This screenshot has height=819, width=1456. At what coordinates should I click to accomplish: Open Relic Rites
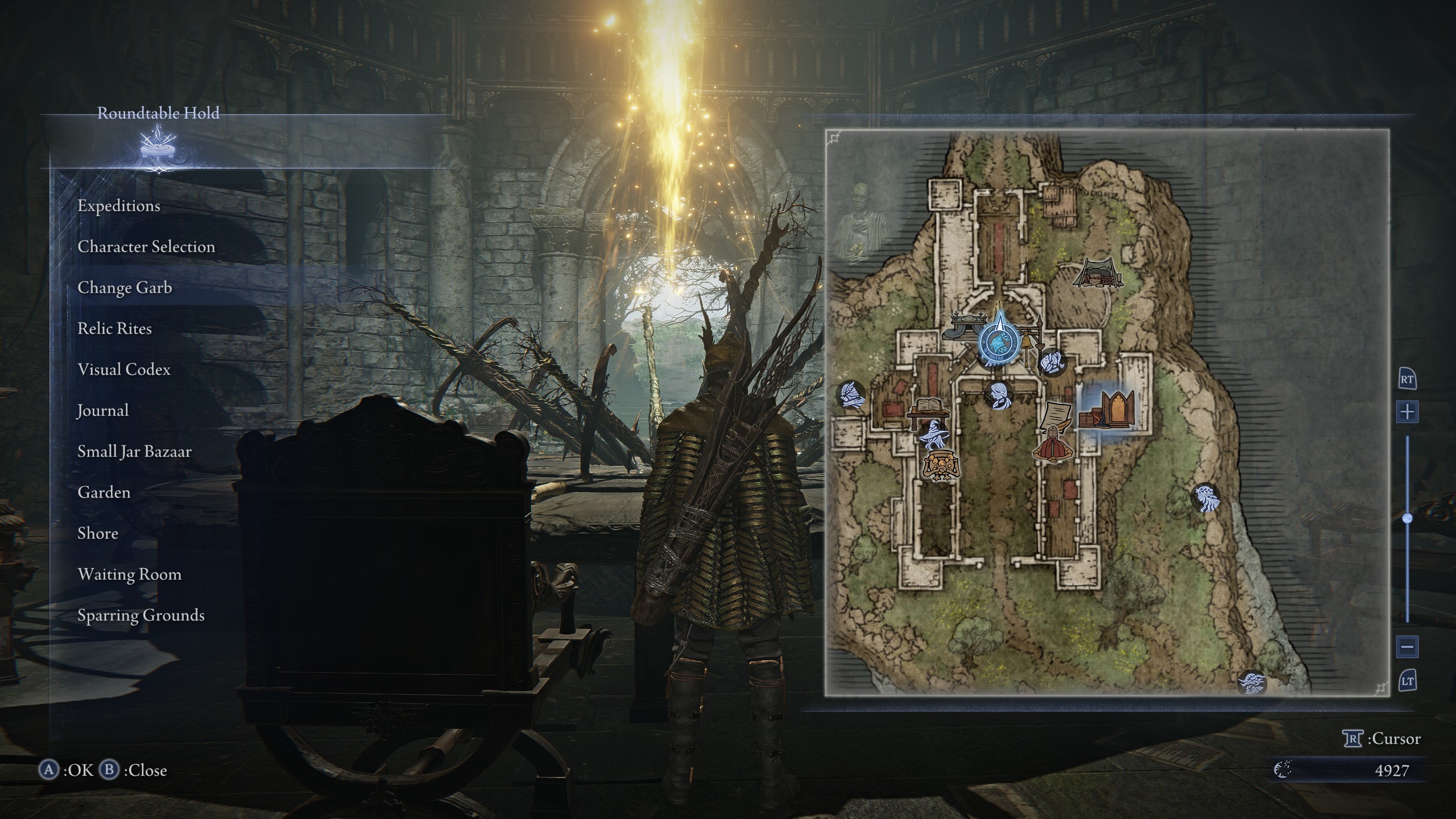pyautogui.click(x=114, y=329)
